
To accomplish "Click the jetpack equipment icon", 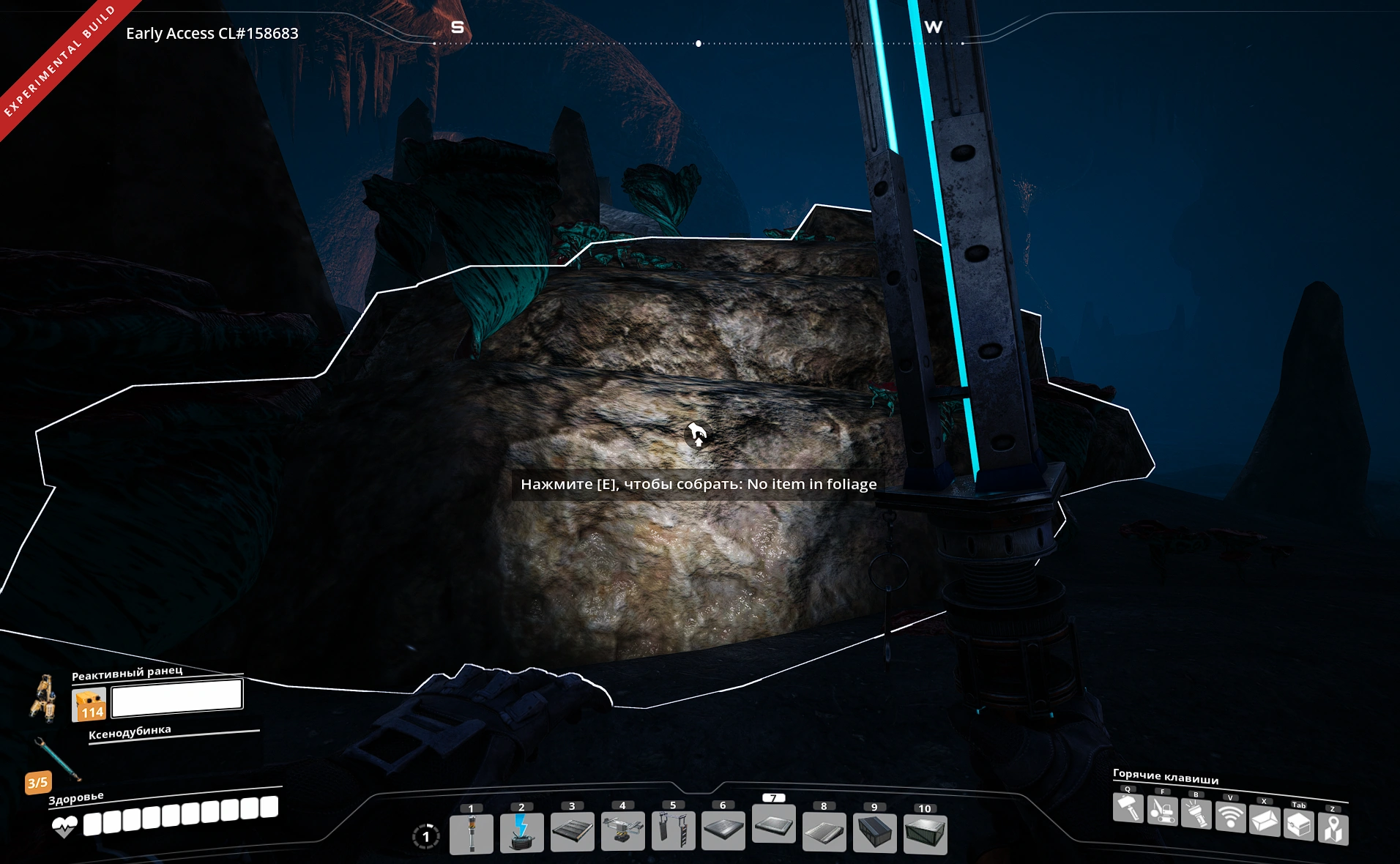I will 44,697.
